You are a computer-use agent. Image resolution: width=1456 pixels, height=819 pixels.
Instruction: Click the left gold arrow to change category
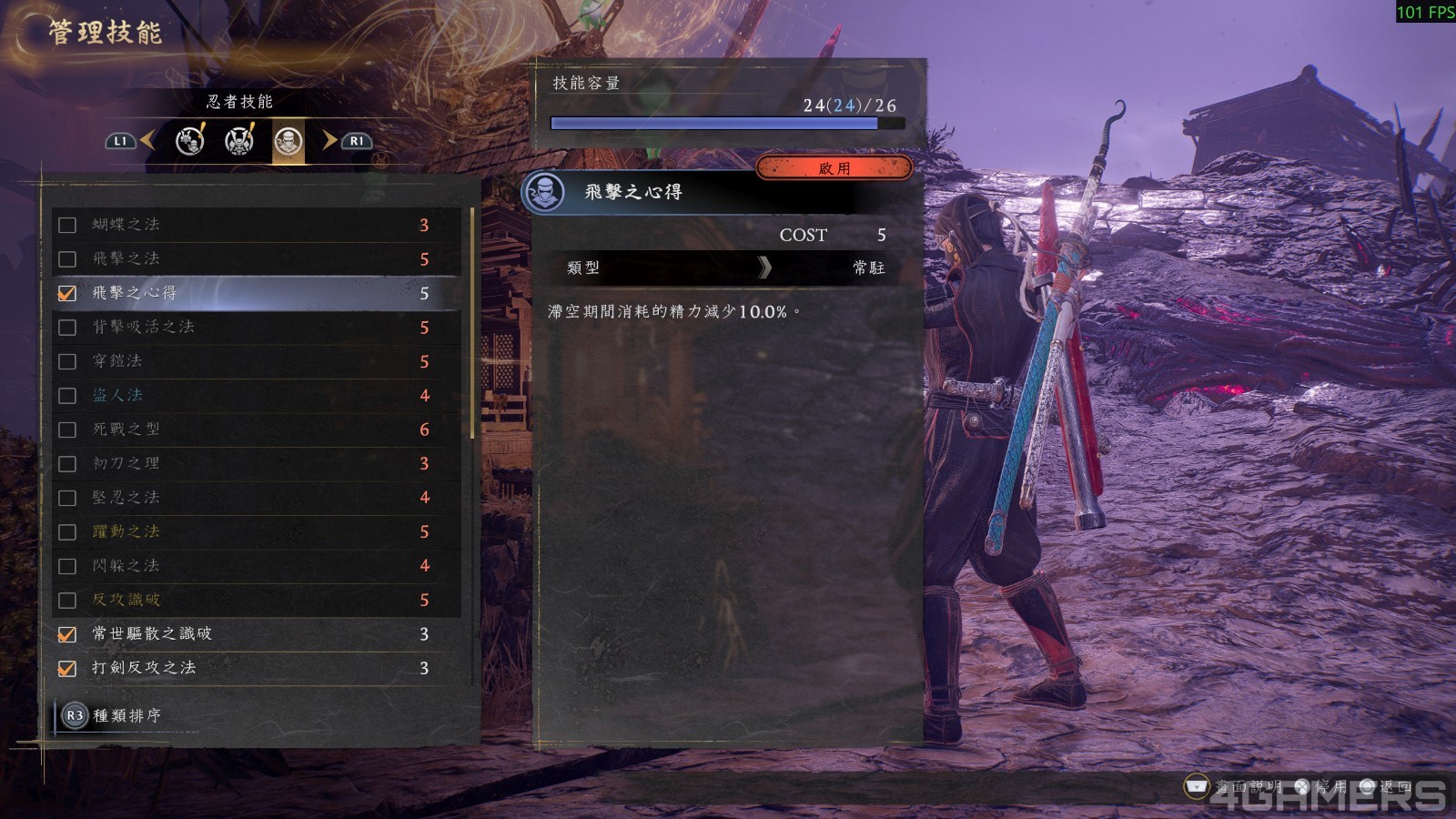(147, 143)
